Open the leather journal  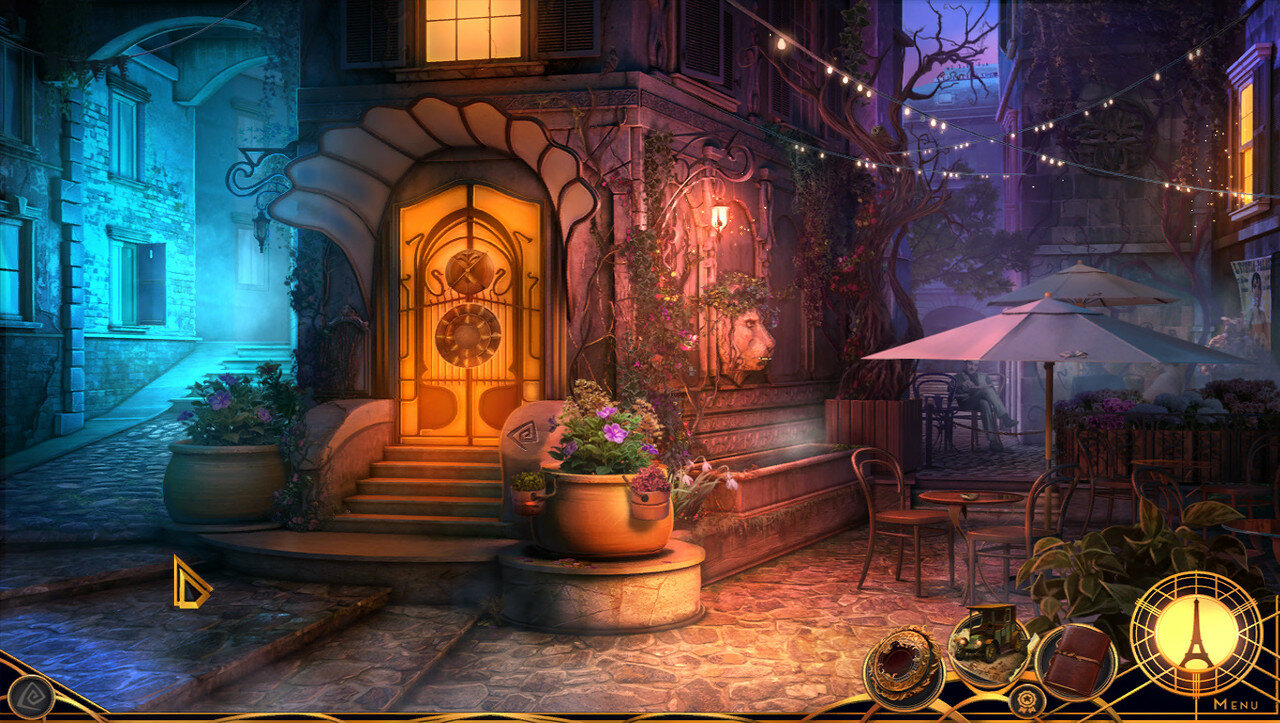click(x=1077, y=662)
